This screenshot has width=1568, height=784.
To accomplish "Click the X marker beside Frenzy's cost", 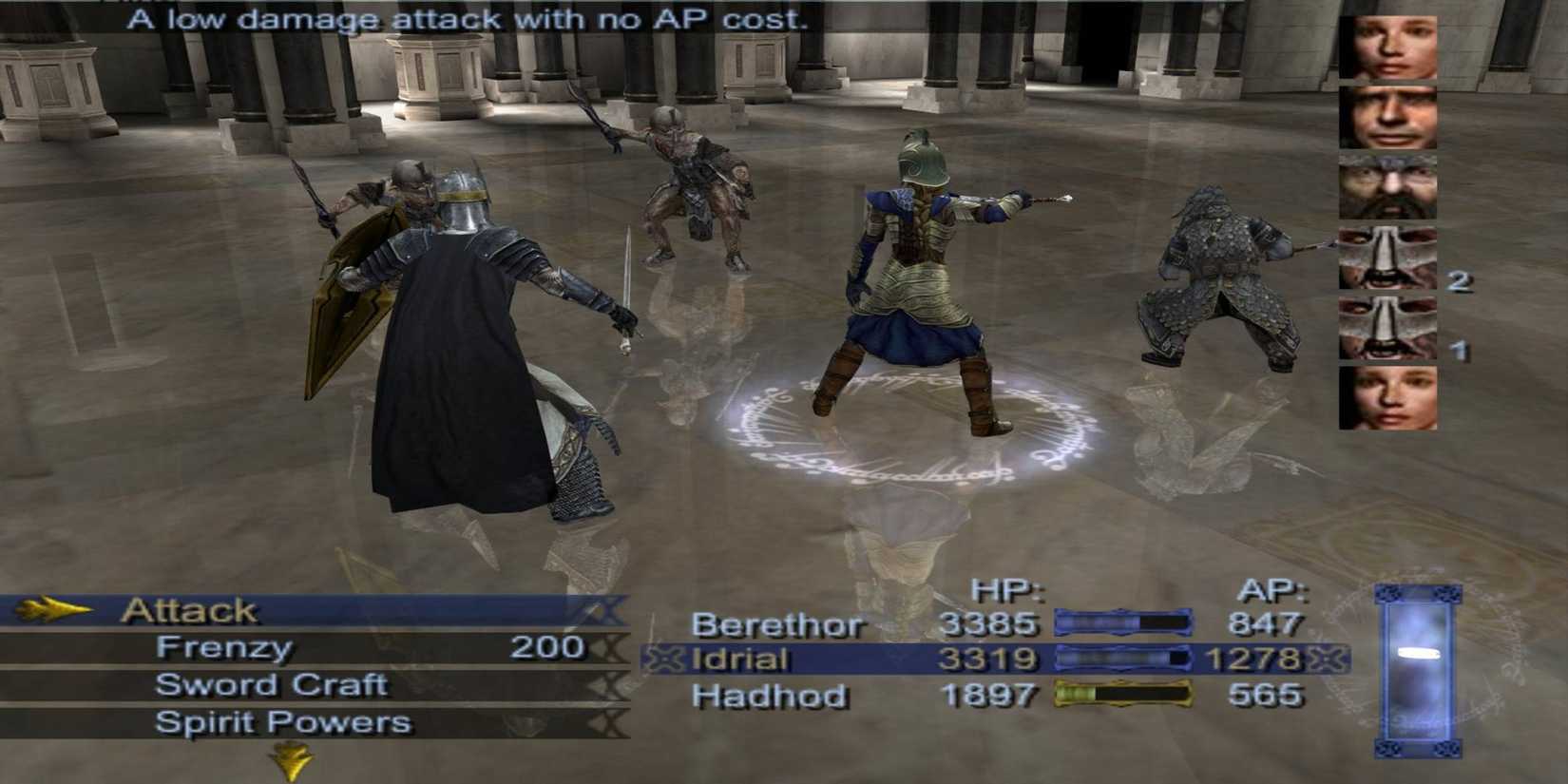I will 609,648.
